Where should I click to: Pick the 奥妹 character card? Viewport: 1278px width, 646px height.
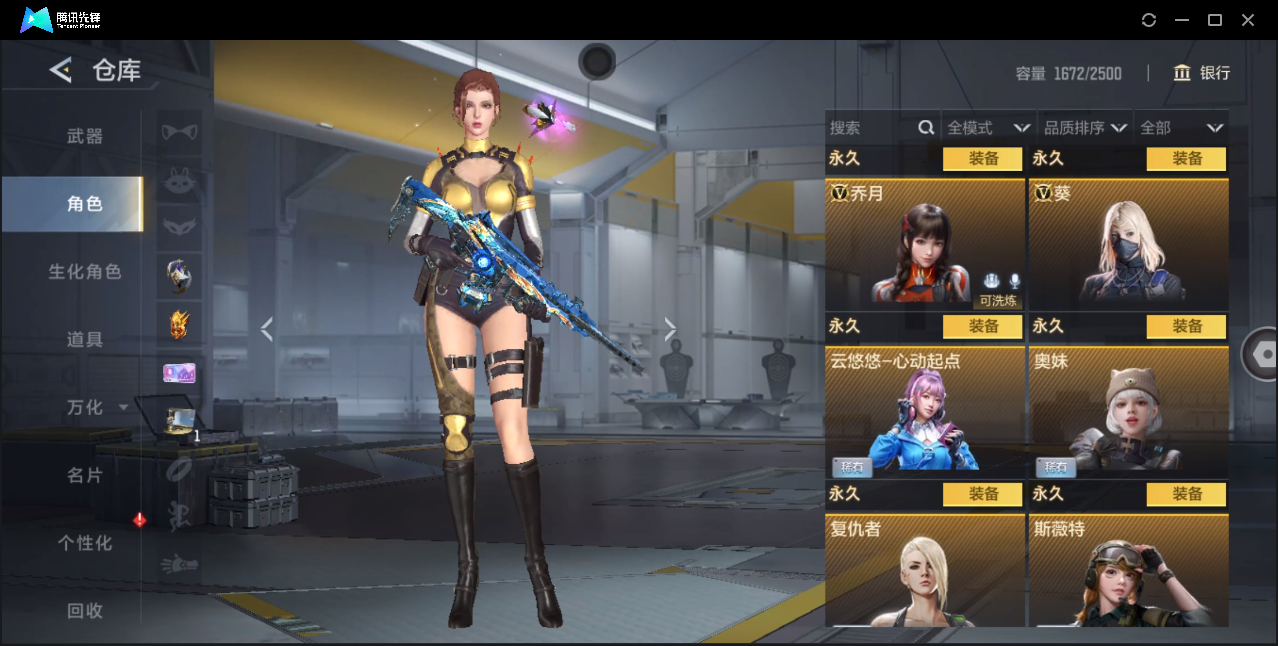tap(1129, 411)
